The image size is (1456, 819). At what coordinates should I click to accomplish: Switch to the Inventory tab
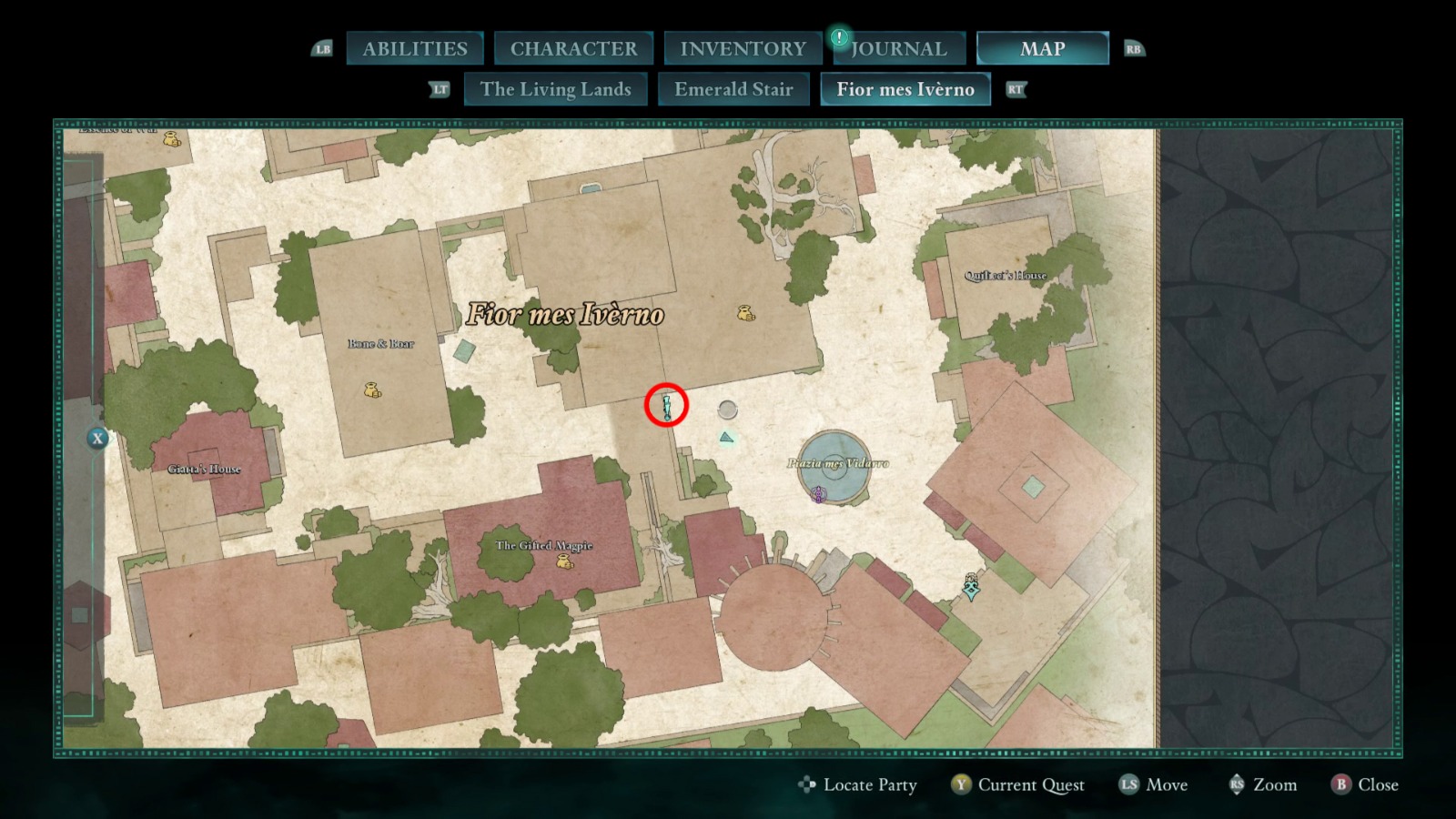point(741,47)
